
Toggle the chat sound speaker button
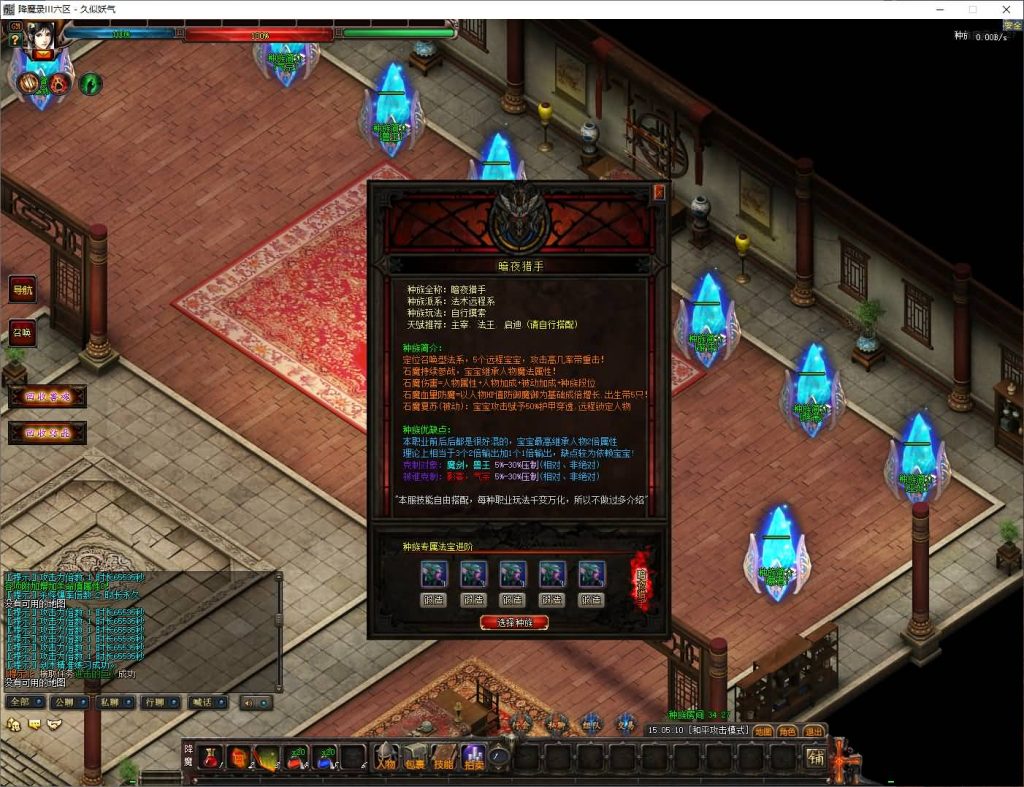click(254, 702)
